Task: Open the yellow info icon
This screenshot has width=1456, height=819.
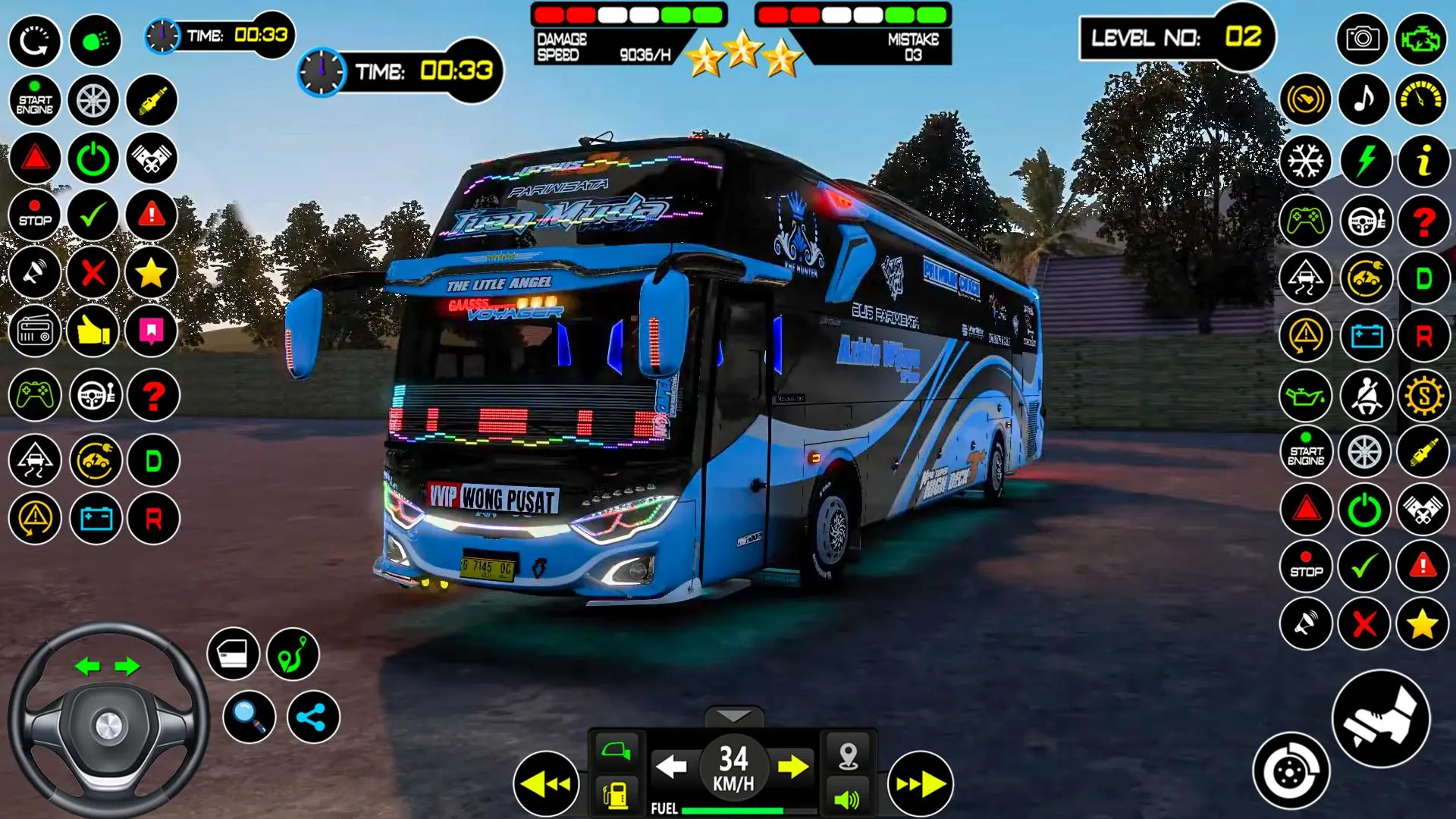Action: point(1423,161)
